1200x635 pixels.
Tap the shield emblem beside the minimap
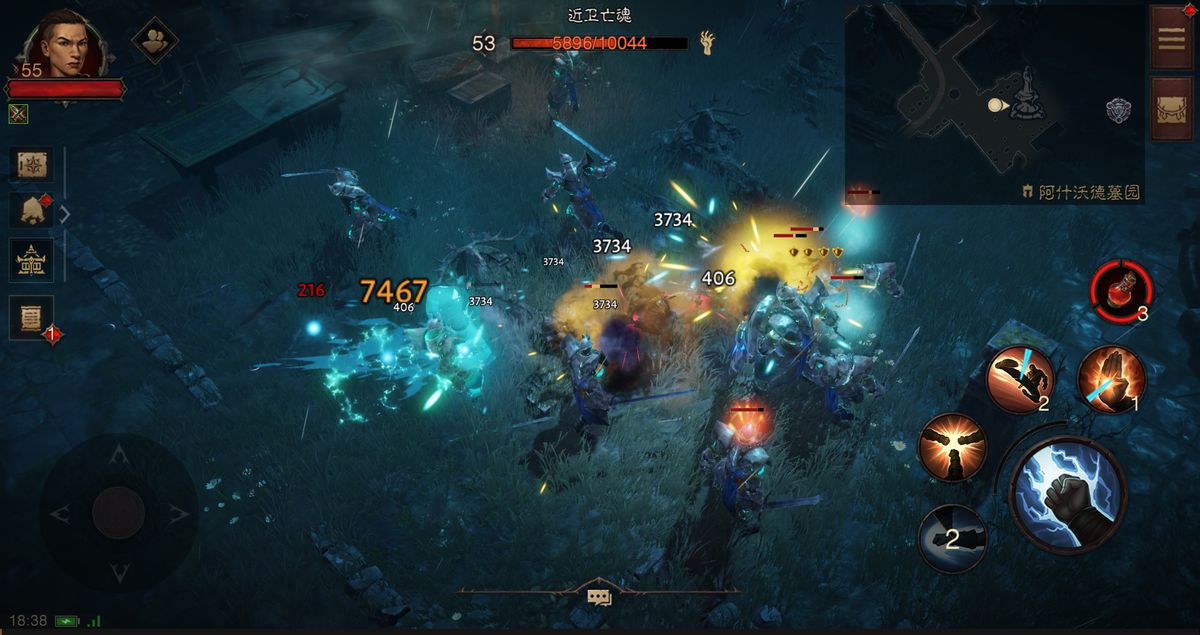[x=1118, y=110]
